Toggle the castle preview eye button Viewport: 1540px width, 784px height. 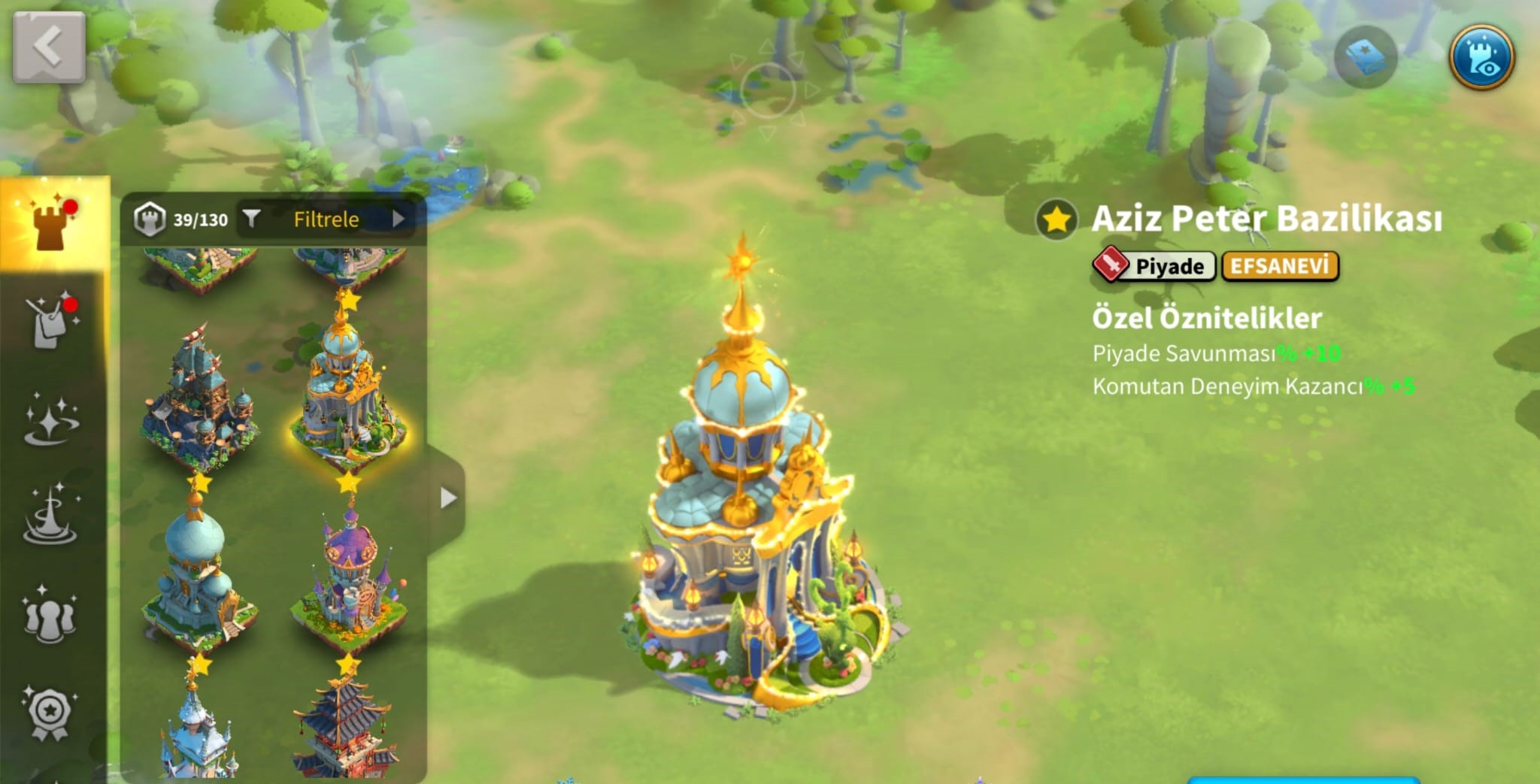pos(1481,58)
